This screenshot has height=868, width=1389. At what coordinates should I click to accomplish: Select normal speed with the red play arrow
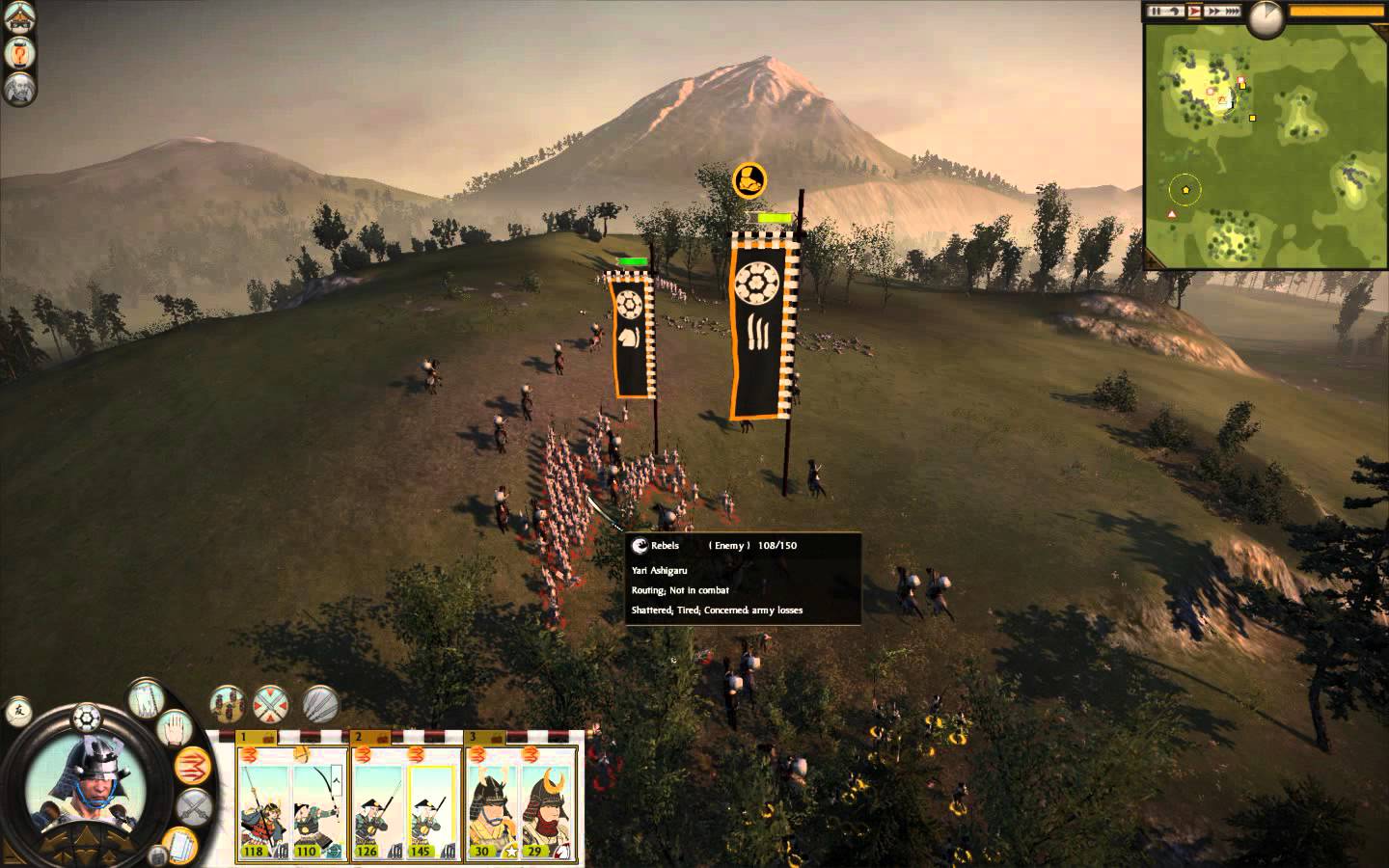tap(1195, 12)
